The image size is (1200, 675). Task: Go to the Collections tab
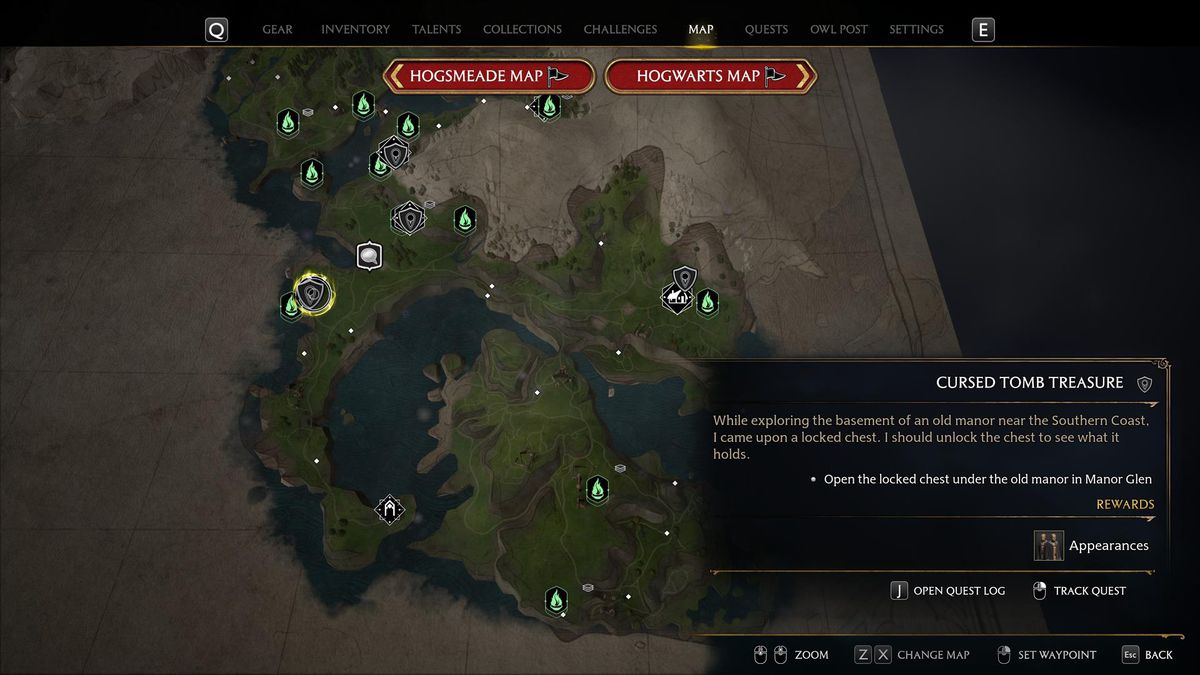click(522, 30)
